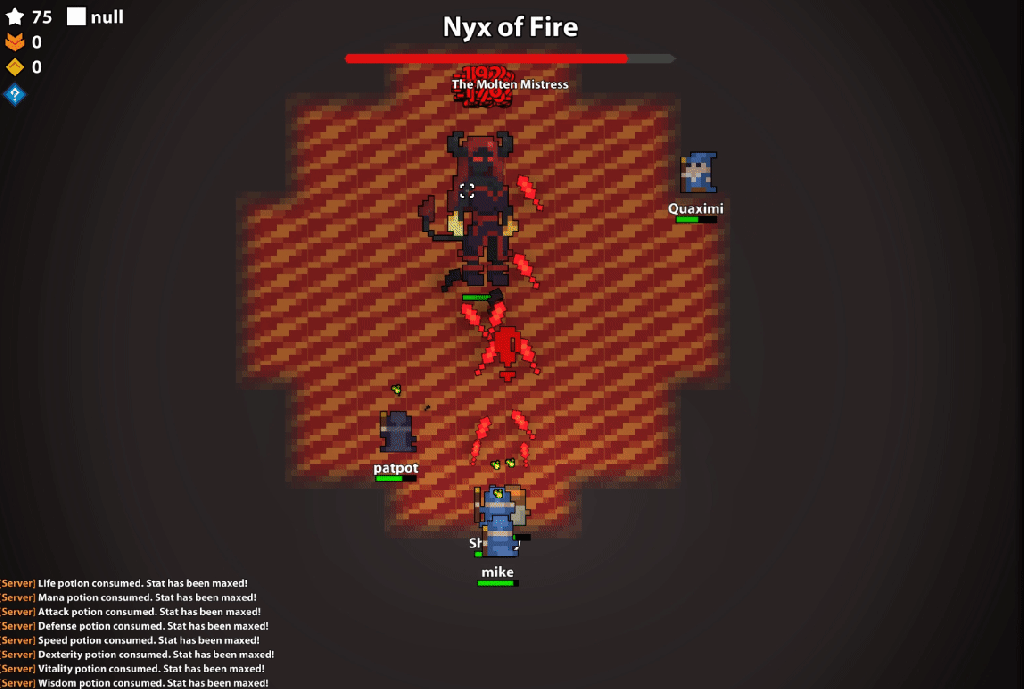Open the blue question mark help icon
This screenshot has height=689, width=1024.
tap(14, 94)
